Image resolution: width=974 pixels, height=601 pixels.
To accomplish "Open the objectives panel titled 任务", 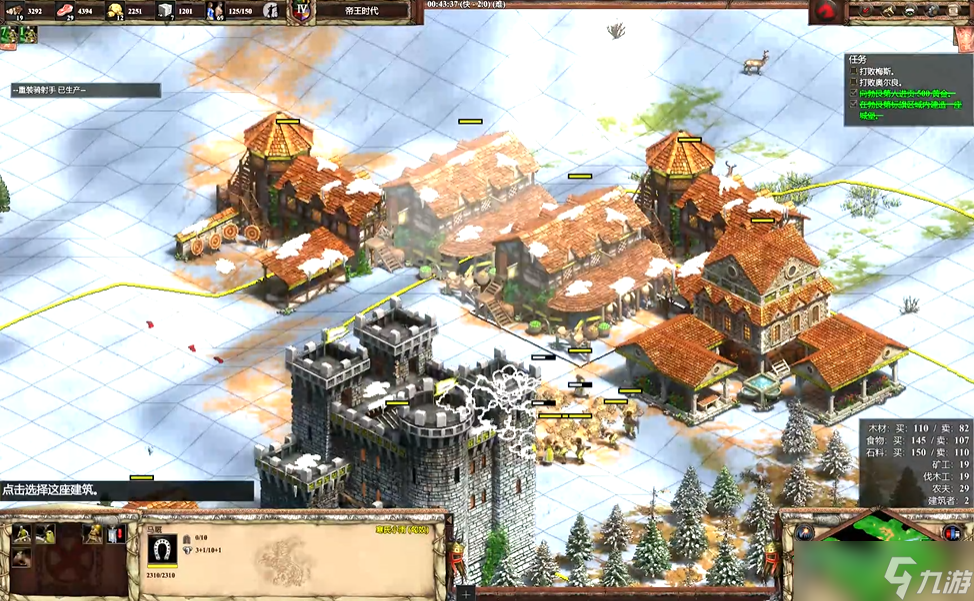I will (x=906, y=89).
